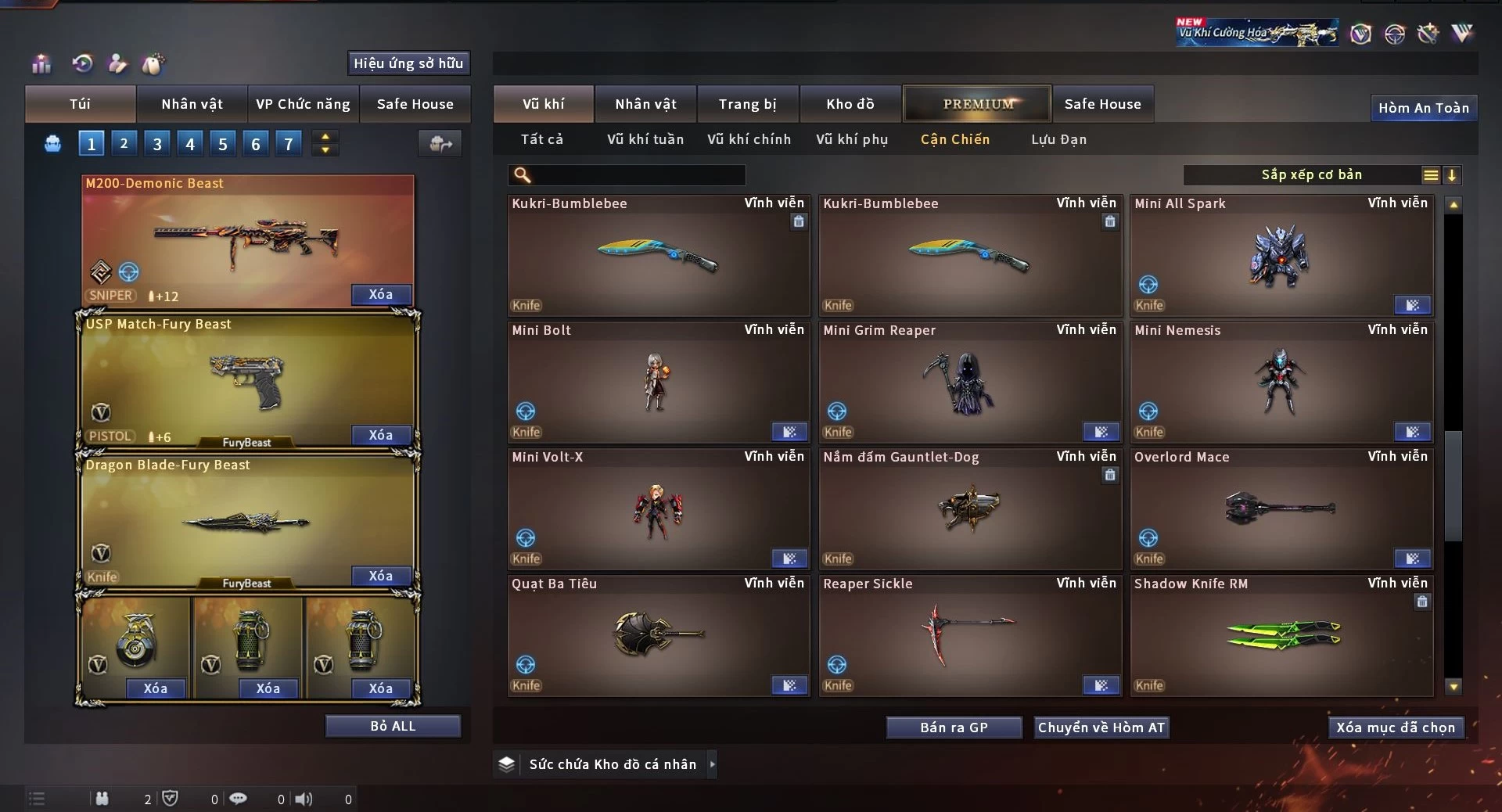1502x812 pixels.
Task: Show the Vũ khí chính filter
Action: 749,139
